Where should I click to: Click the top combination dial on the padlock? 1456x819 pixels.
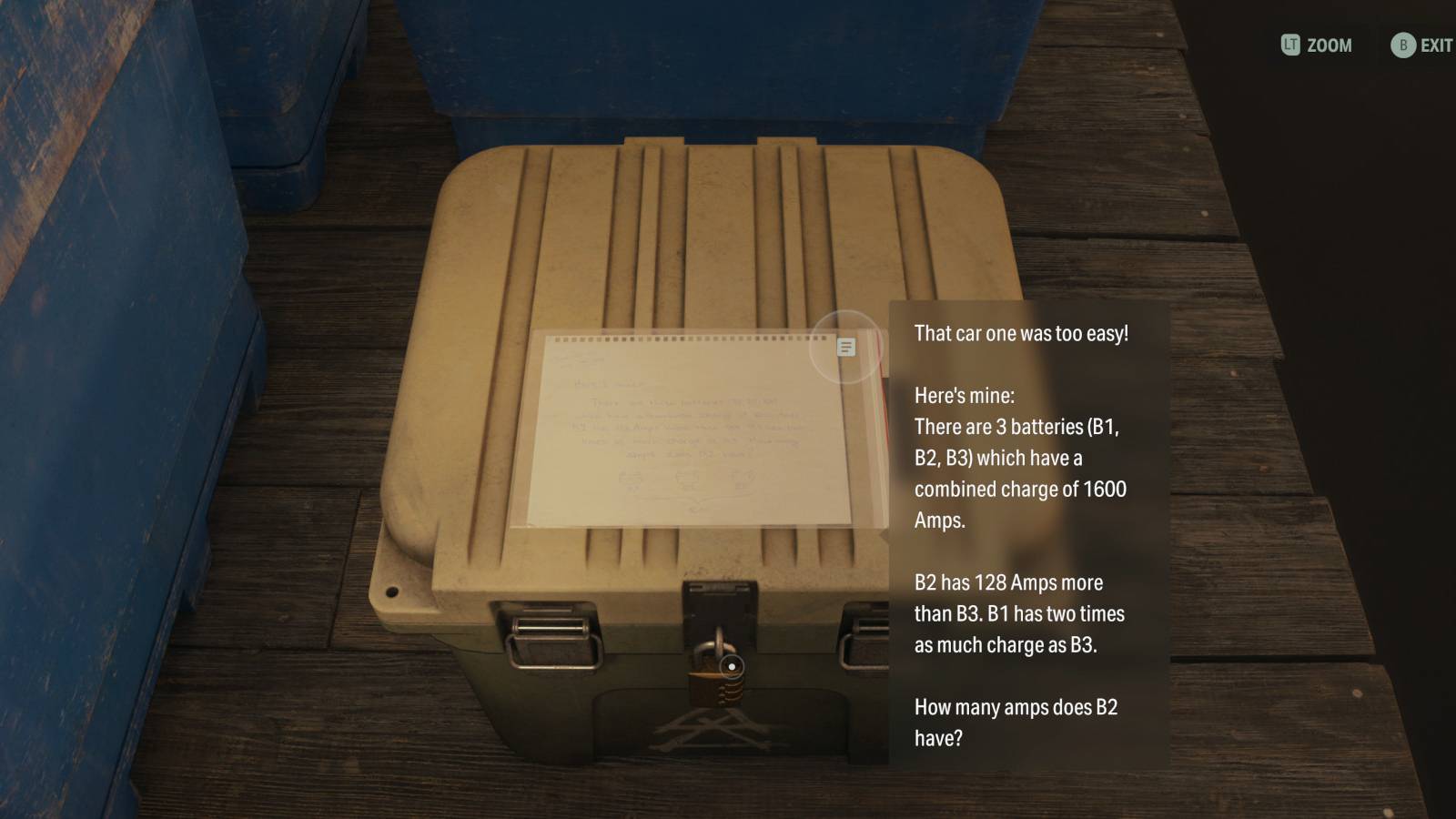(730, 686)
